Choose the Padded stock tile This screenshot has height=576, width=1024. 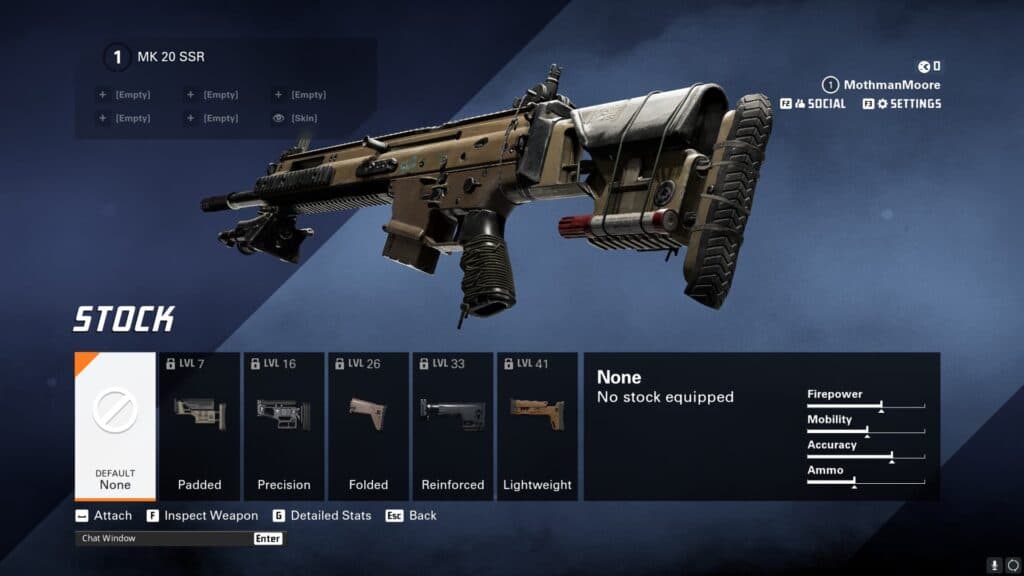(x=200, y=426)
